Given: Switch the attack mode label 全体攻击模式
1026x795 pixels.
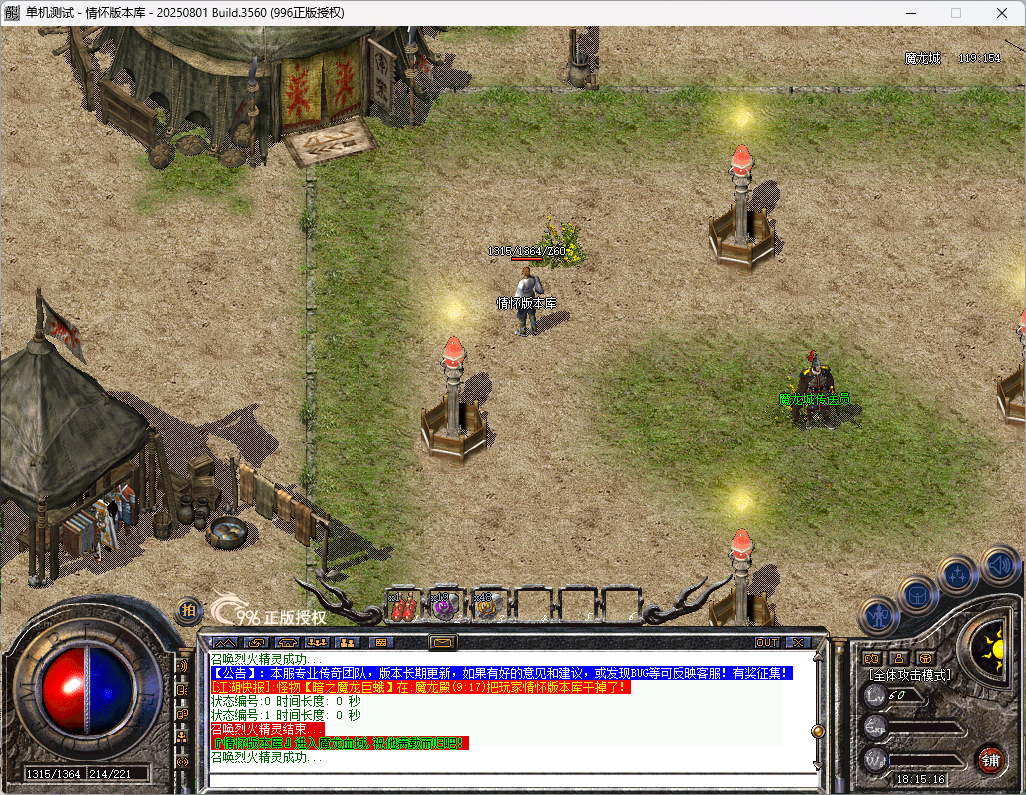Looking at the screenshot, I should 910,675.
